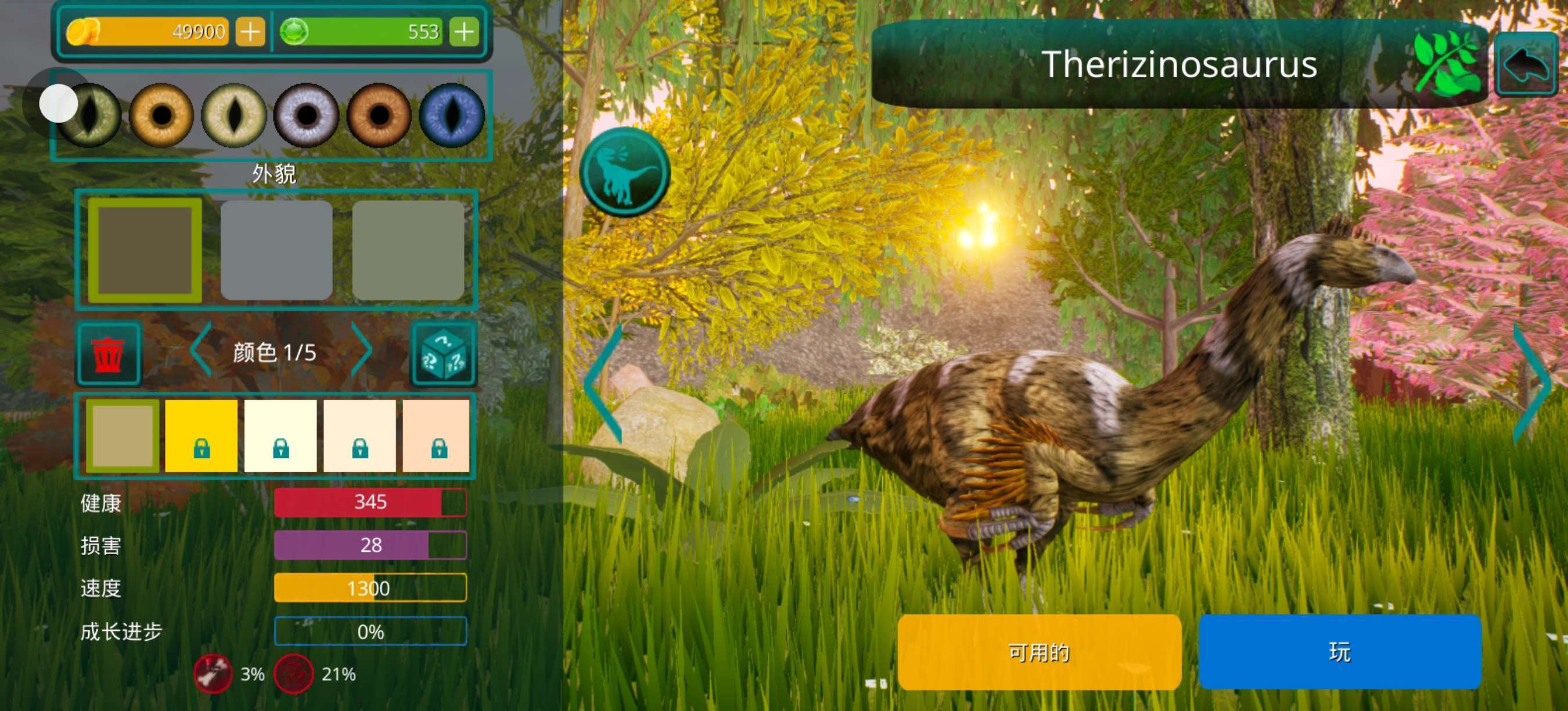
Task: Select the blue slit-pupil eye
Action: [x=452, y=114]
